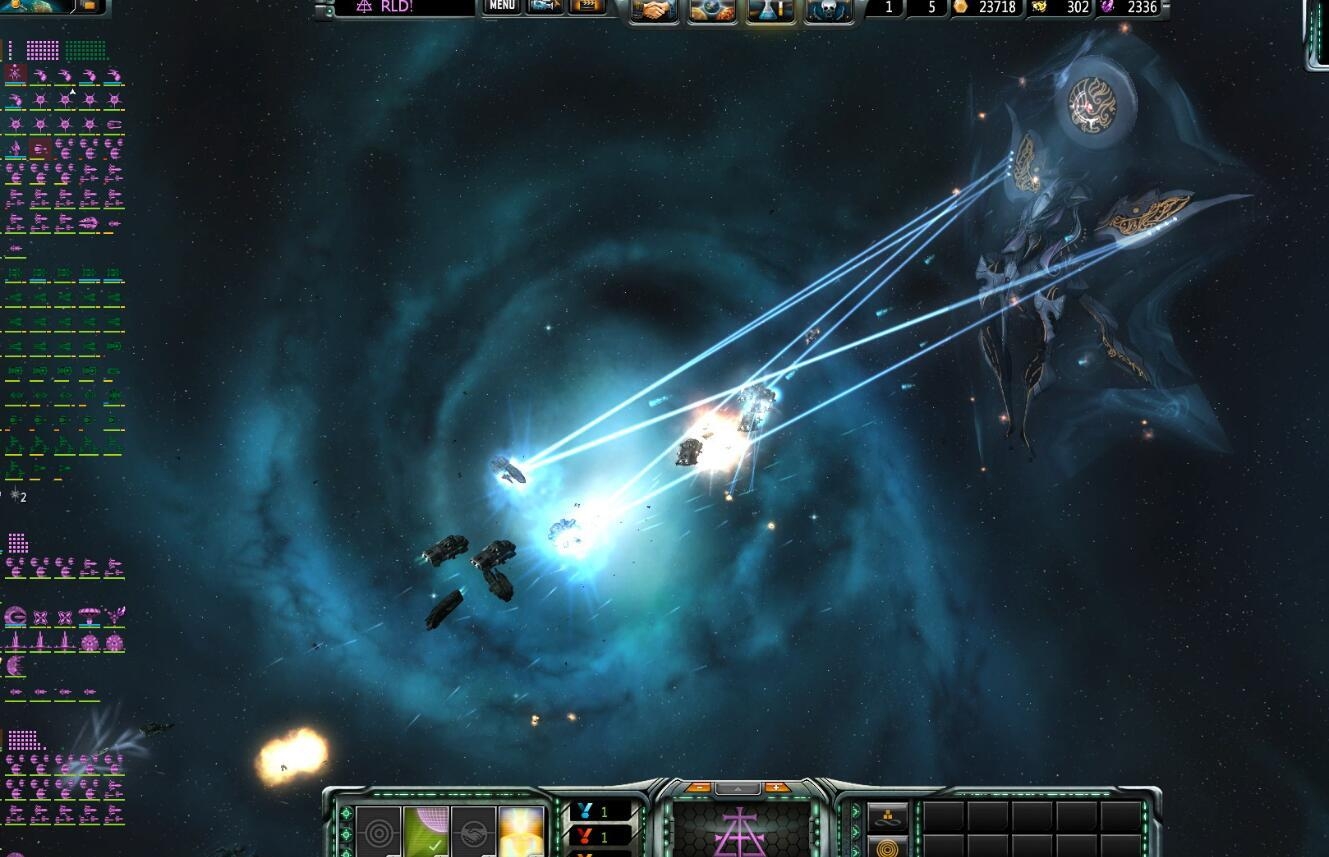Open the orange spiral tactical button
The image size is (1329, 857).
coord(887,848)
